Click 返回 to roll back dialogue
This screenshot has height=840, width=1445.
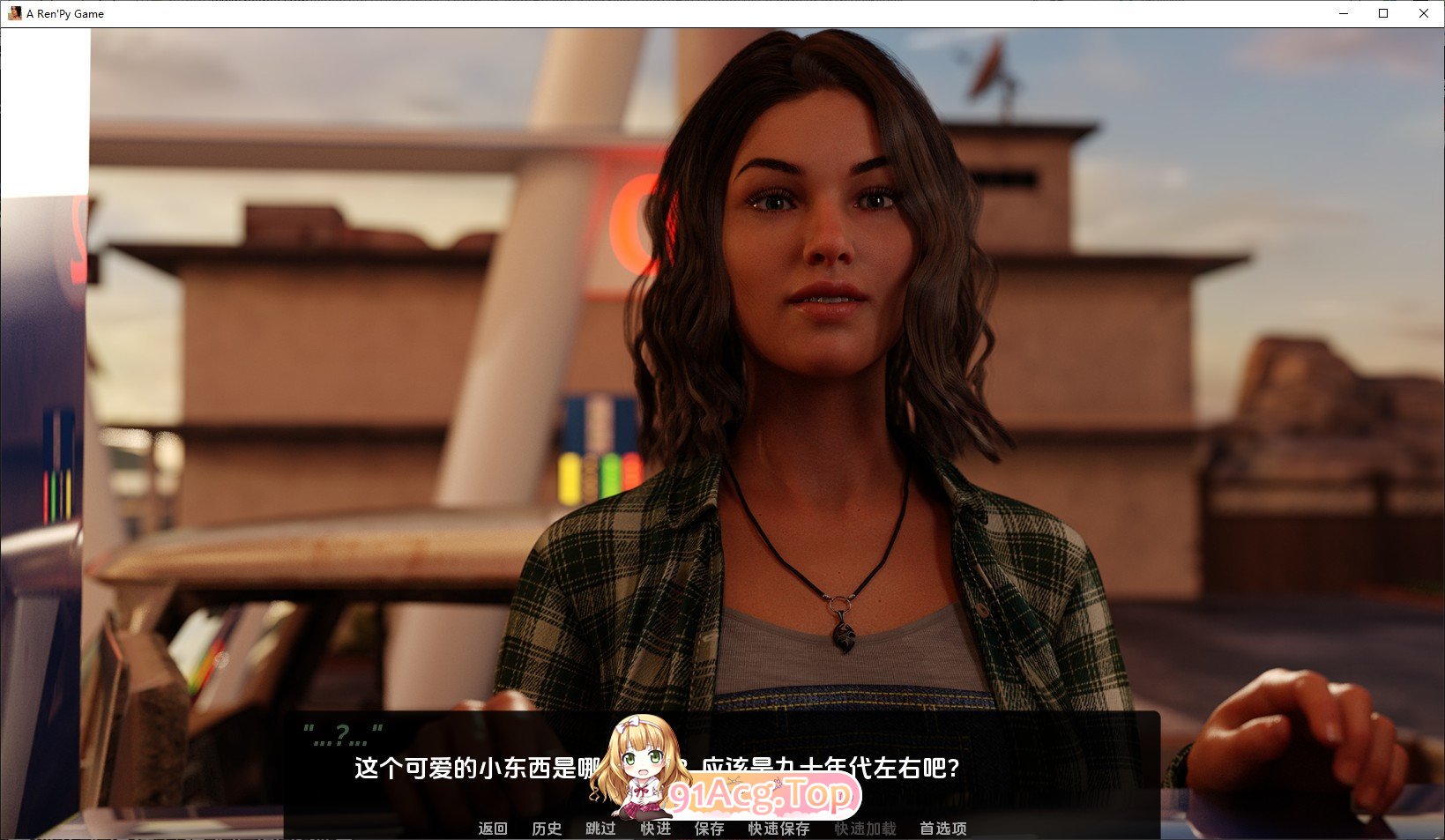(493, 829)
